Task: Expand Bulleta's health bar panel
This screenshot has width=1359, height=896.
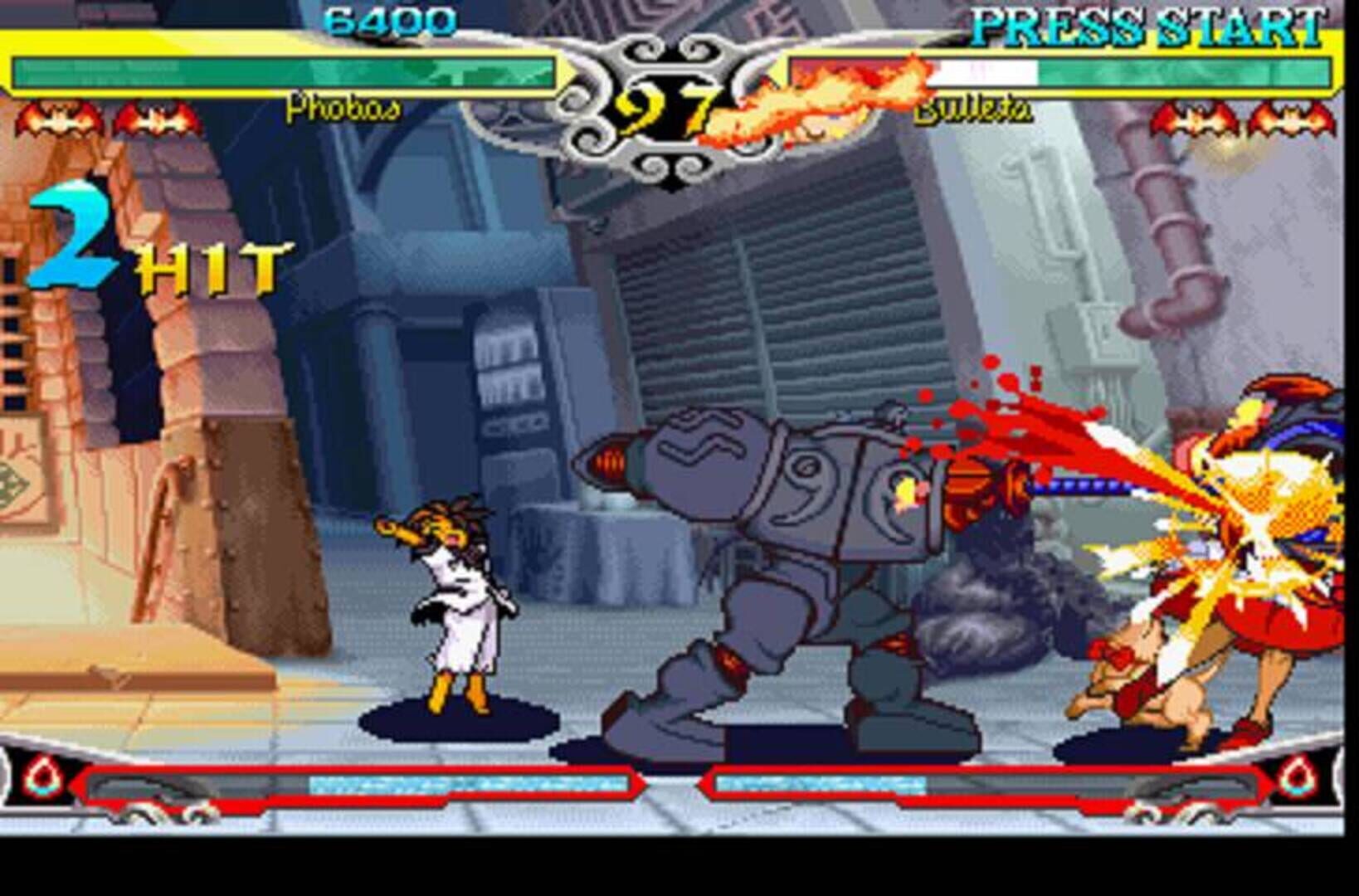Action: (1070, 73)
